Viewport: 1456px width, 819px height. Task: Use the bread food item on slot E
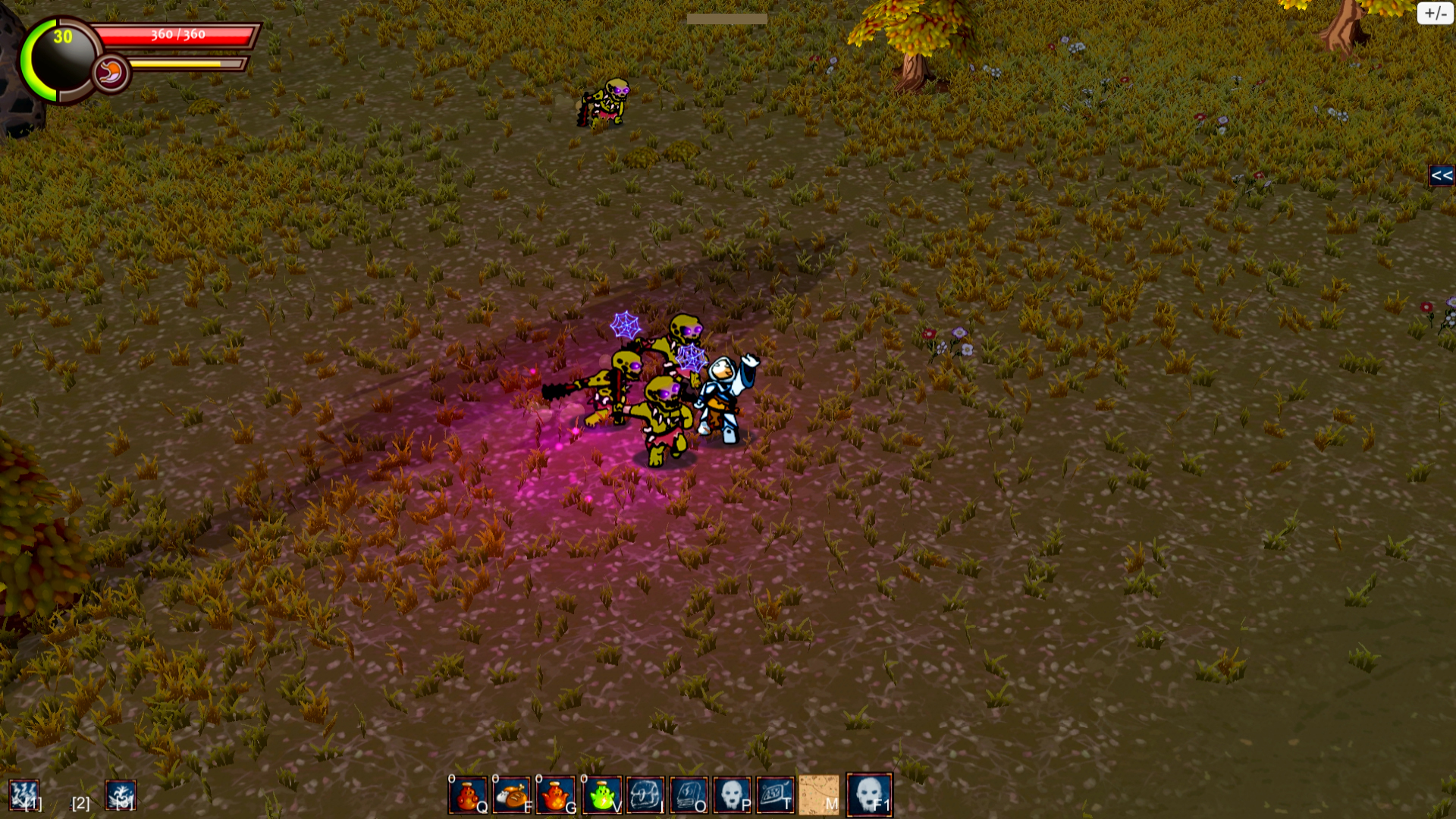pyautogui.click(x=510, y=794)
